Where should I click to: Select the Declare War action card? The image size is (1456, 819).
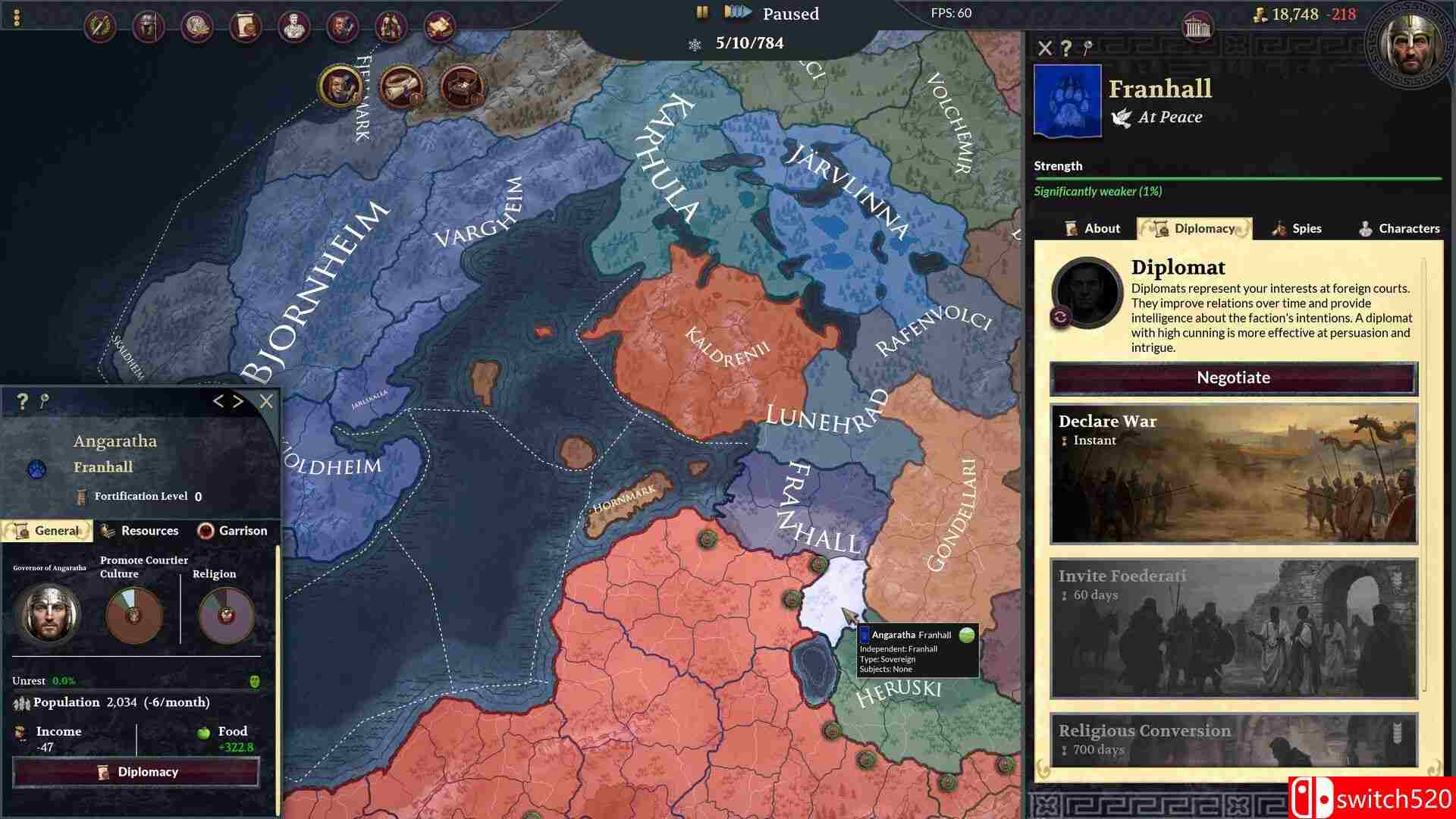pos(1234,474)
